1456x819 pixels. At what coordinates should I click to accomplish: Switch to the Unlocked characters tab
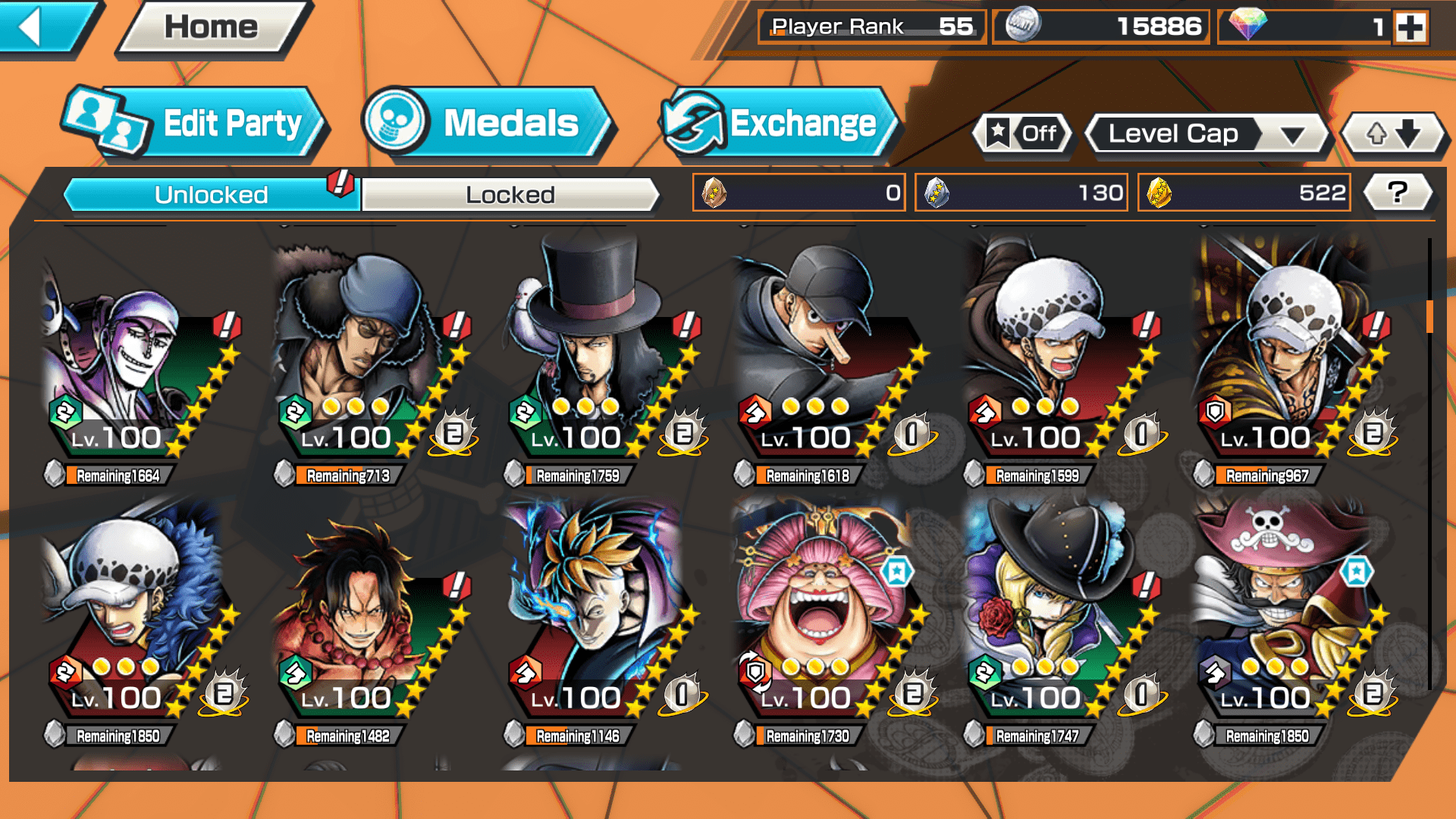coord(211,195)
